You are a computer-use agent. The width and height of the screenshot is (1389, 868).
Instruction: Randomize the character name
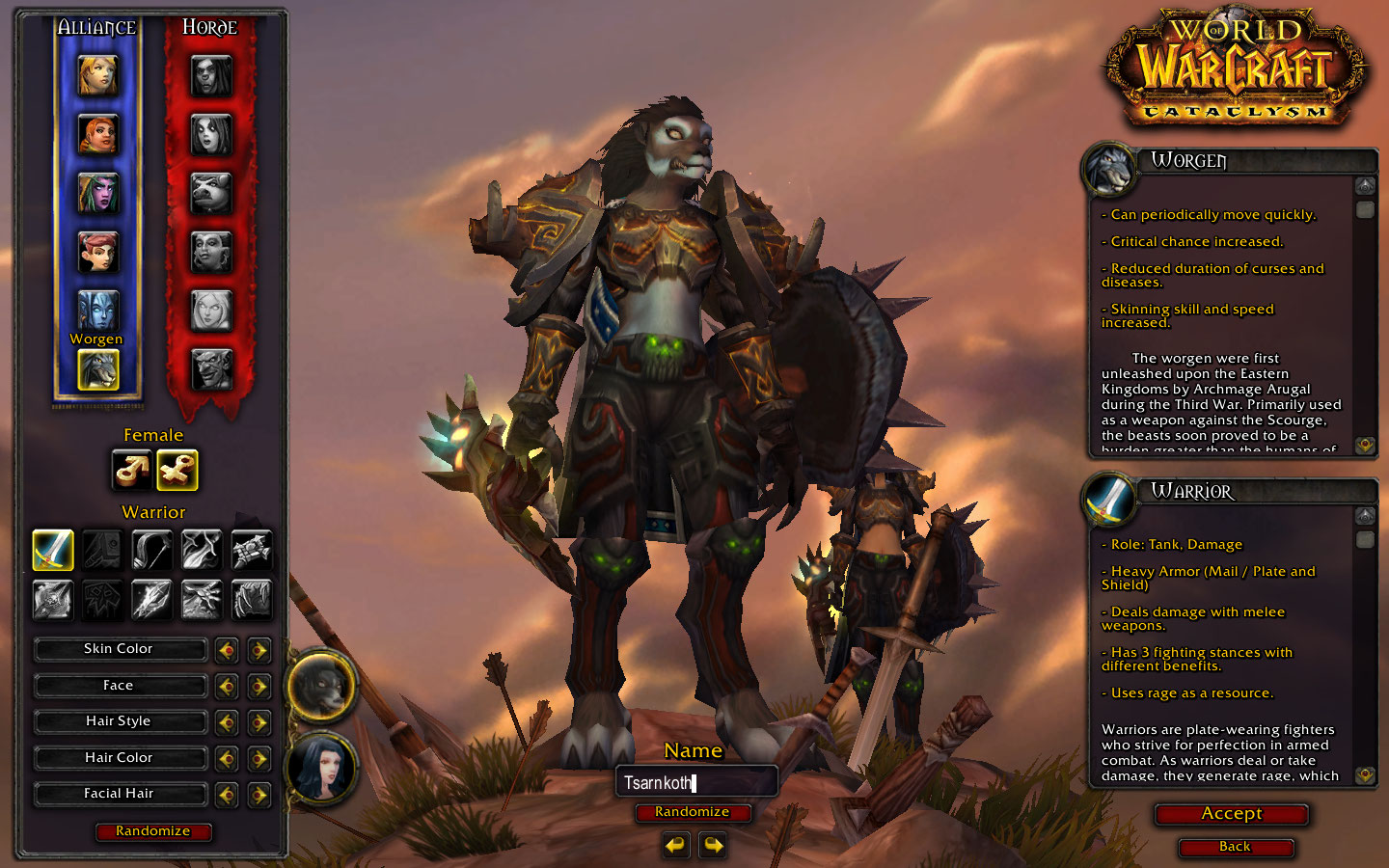(693, 812)
